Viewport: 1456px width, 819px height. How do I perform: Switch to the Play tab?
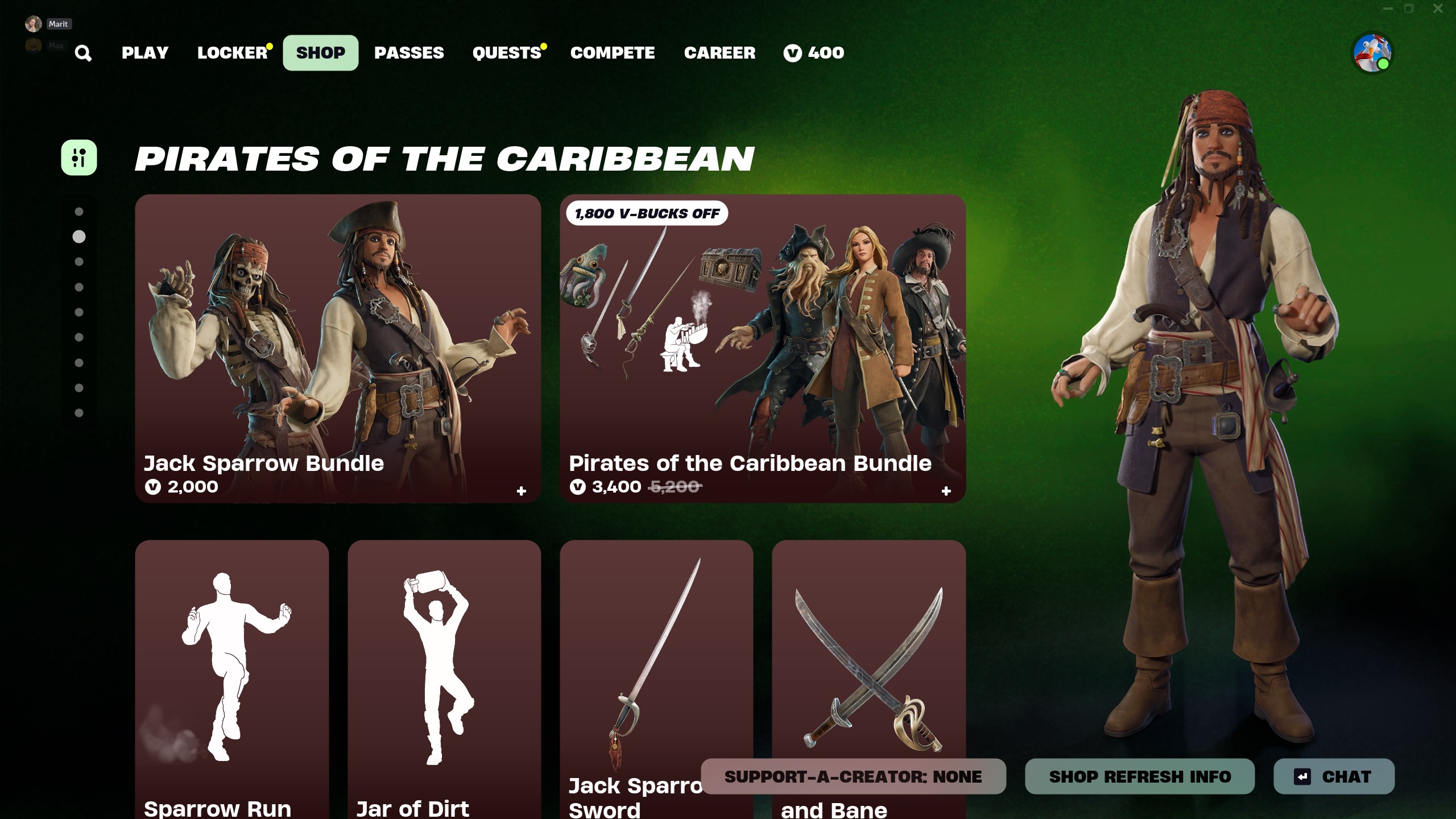click(145, 53)
